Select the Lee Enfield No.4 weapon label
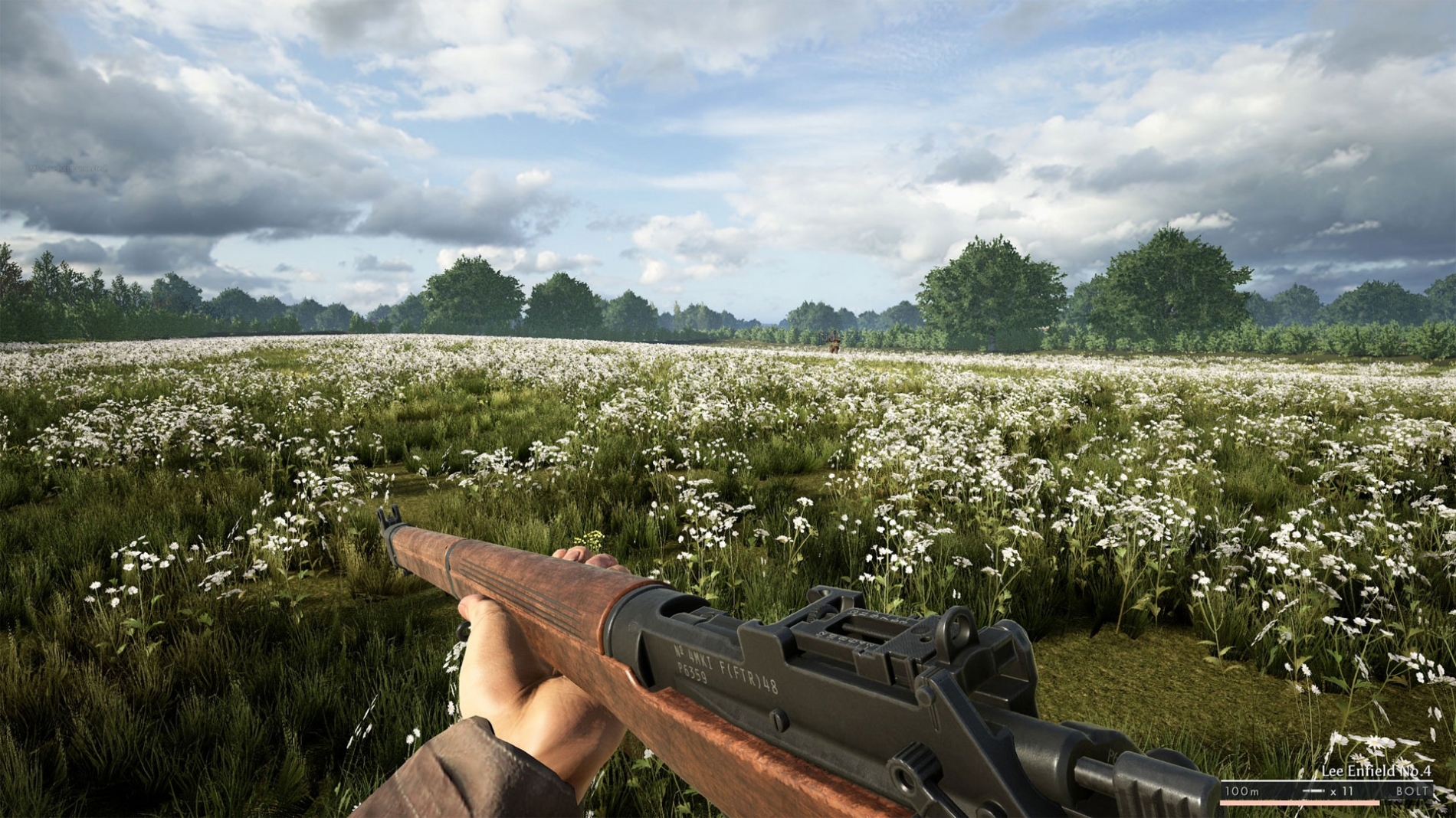Image resolution: width=1456 pixels, height=818 pixels. point(1376,771)
